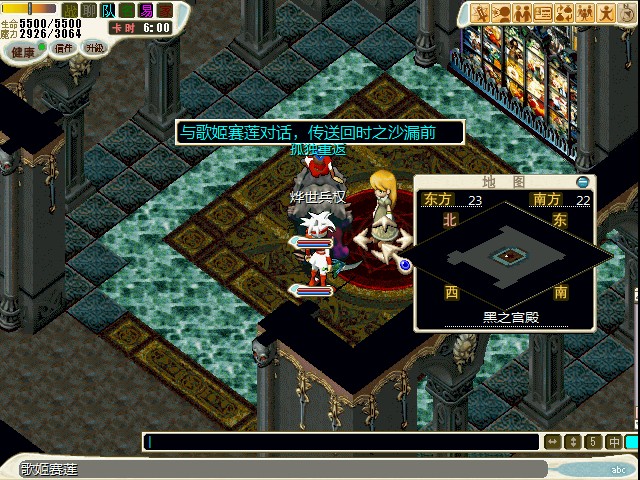The height and width of the screenshot is (480, 640).
Task: Open the three-person group icon
Action: [583, 13]
